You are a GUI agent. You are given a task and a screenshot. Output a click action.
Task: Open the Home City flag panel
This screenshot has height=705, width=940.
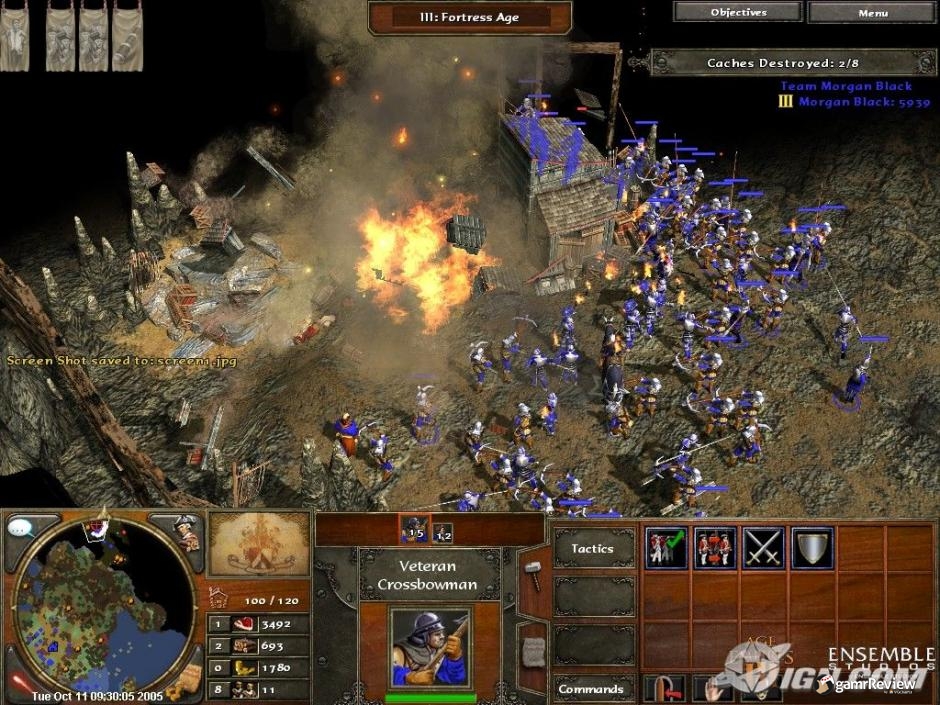[259, 545]
